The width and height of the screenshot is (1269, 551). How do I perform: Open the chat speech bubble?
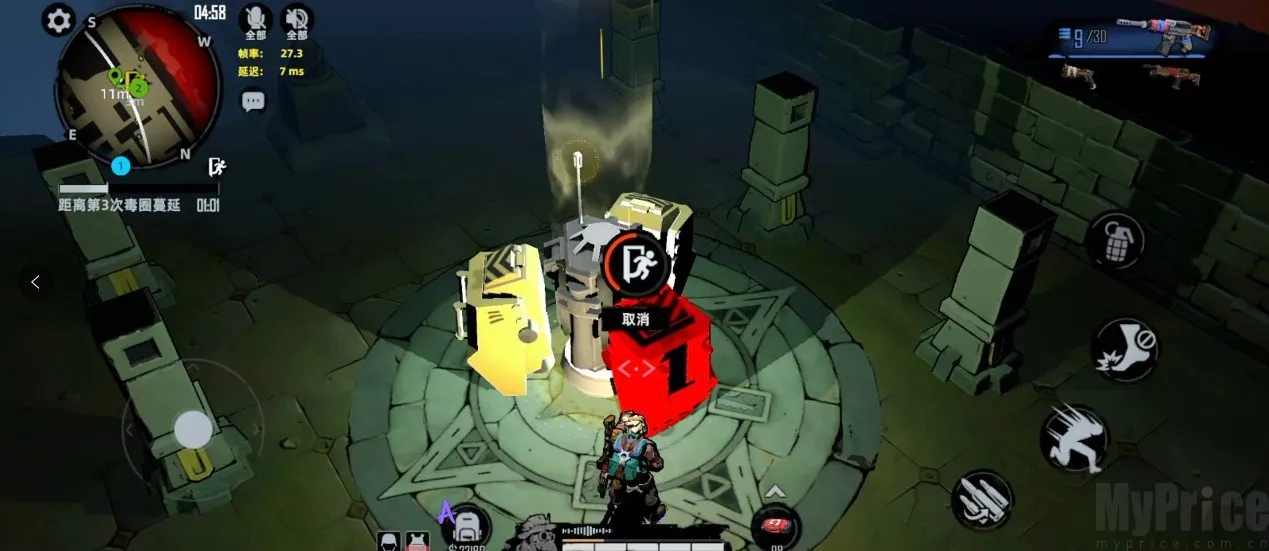point(253,100)
